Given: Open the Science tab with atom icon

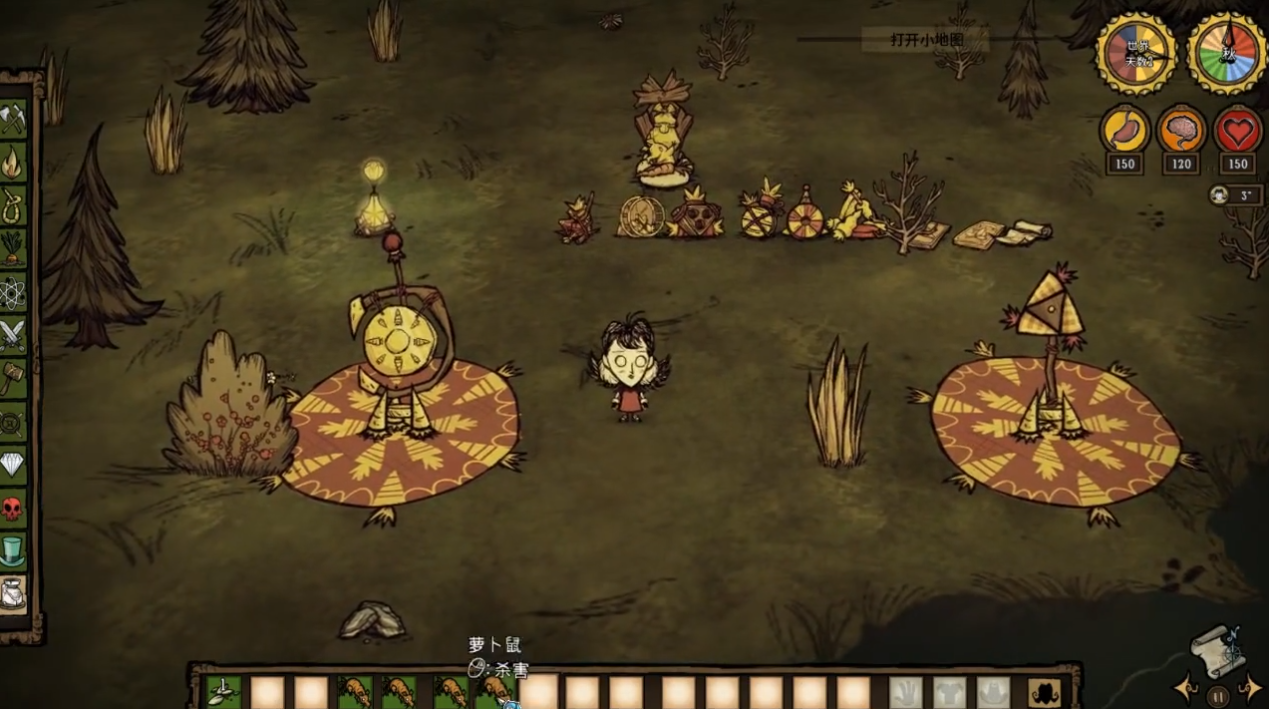Looking at the screenshot, I should (x=13, y=291).
